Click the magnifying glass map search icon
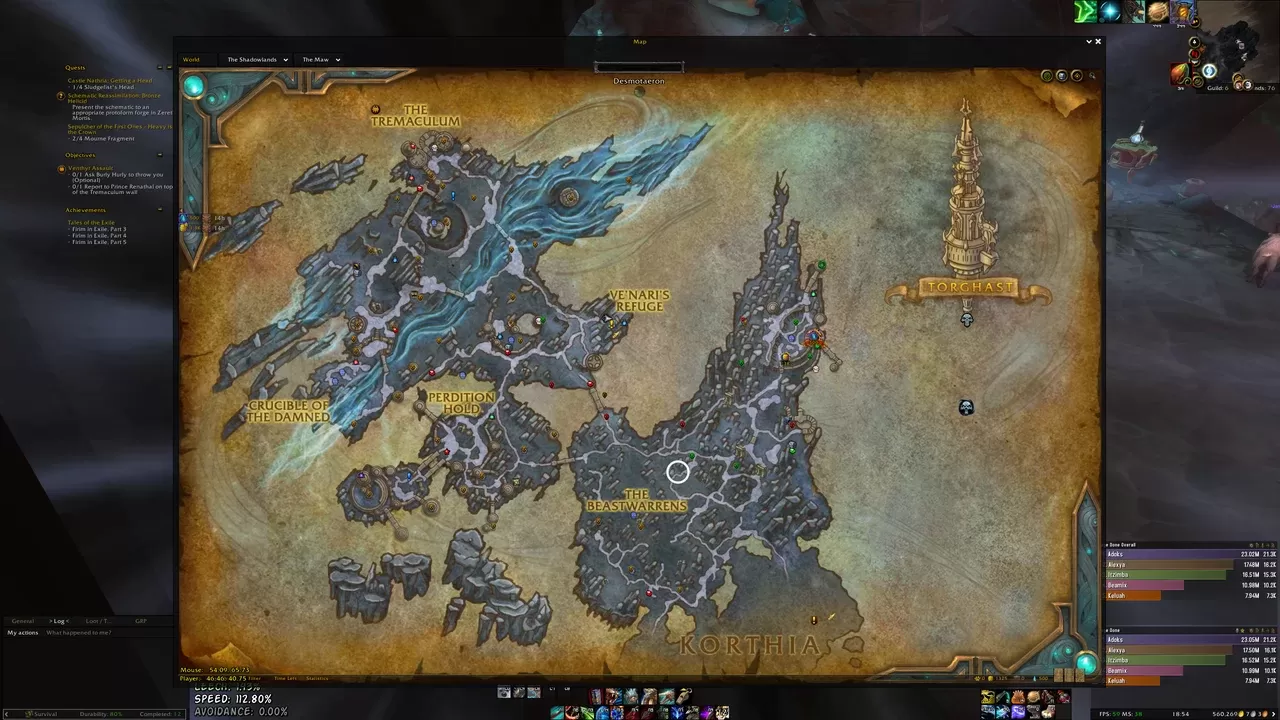Screen dimensions: 1280x720 pos(1092,75)
